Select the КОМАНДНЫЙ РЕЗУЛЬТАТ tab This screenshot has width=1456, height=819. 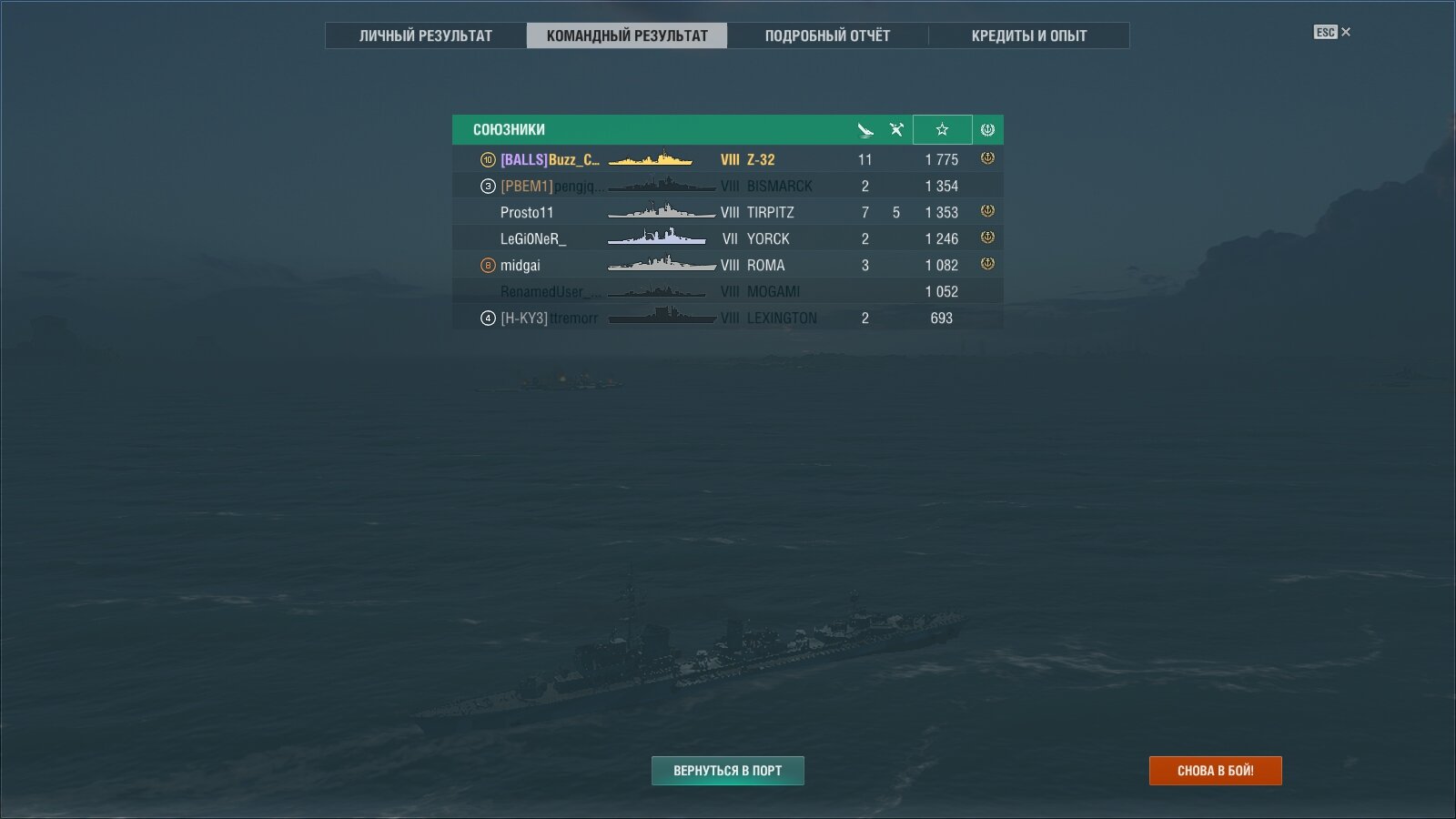tap(627, 35)
